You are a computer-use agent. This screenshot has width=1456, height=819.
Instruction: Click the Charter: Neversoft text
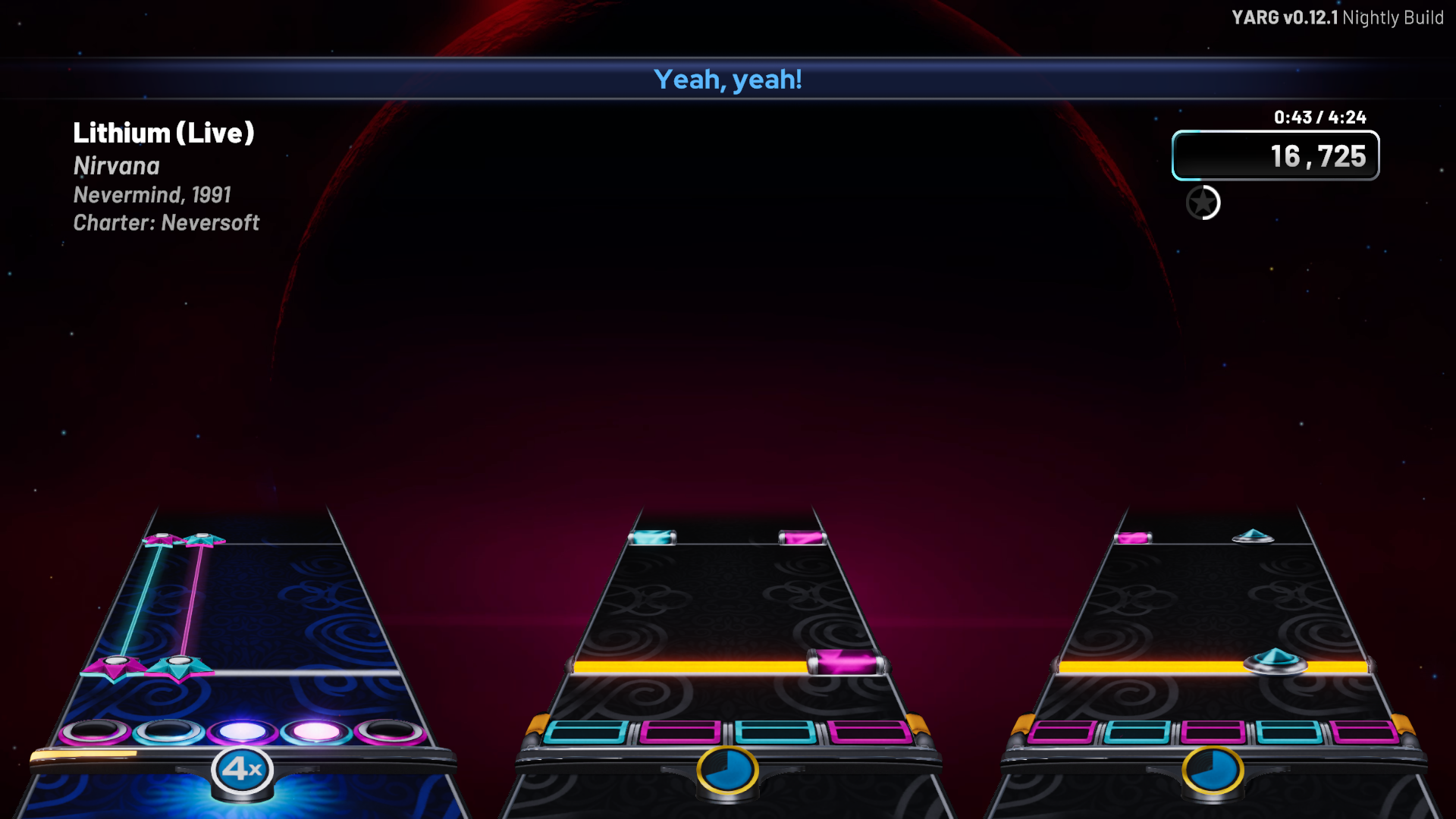[x=165, y=222]
